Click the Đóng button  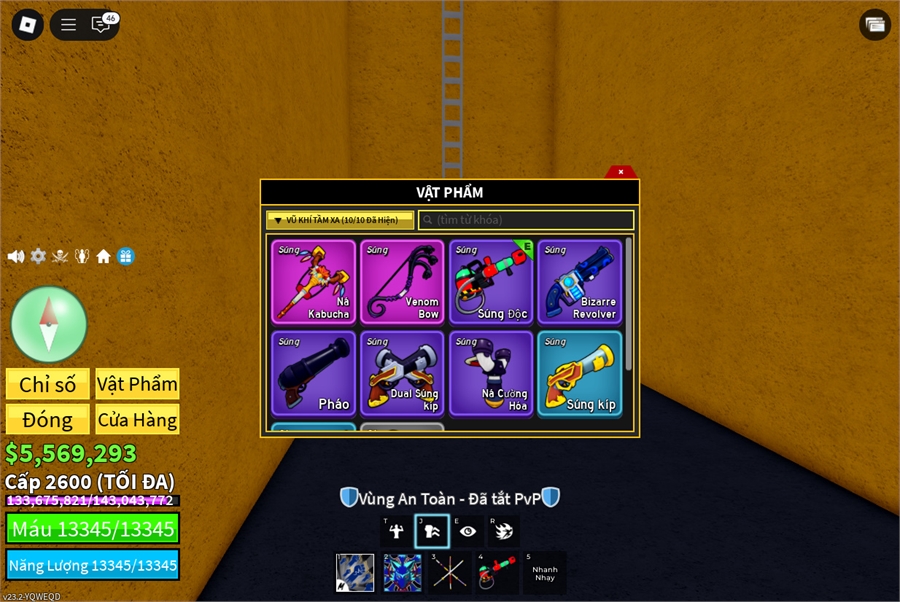point(48,419)
